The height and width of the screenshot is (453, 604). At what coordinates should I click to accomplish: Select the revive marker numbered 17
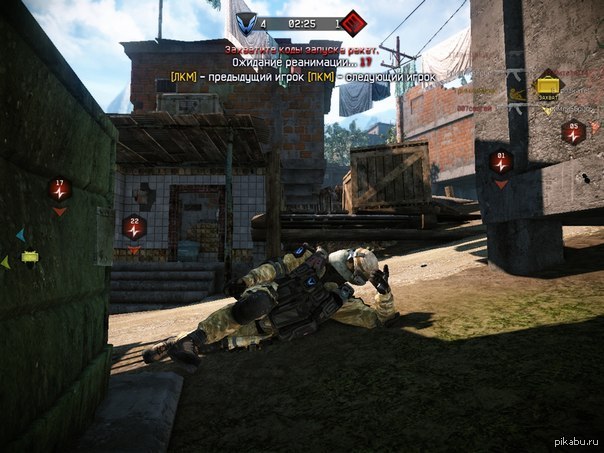coord(60,187)
